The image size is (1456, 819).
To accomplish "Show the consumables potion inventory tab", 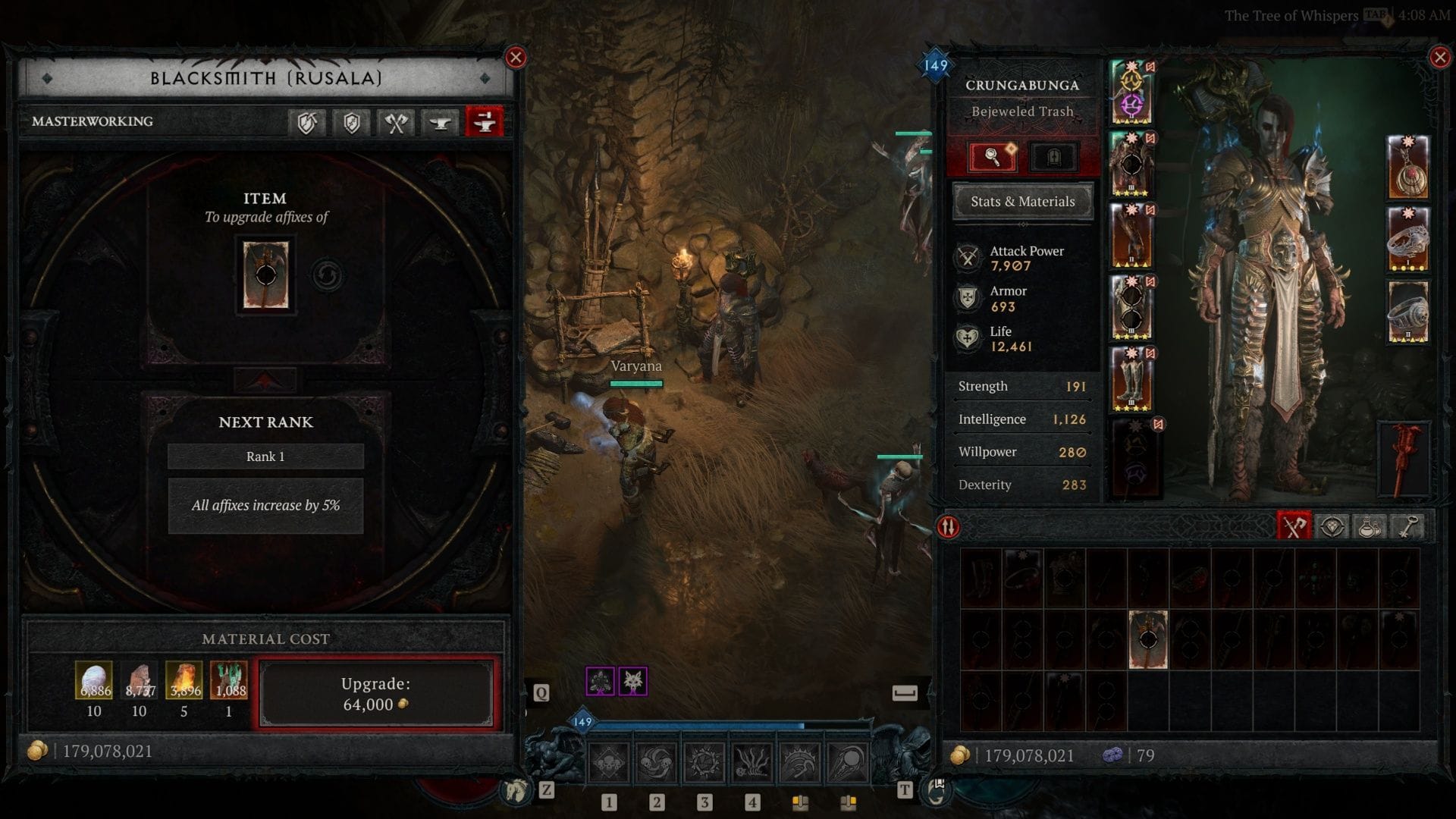I will tap(1370, 527).
